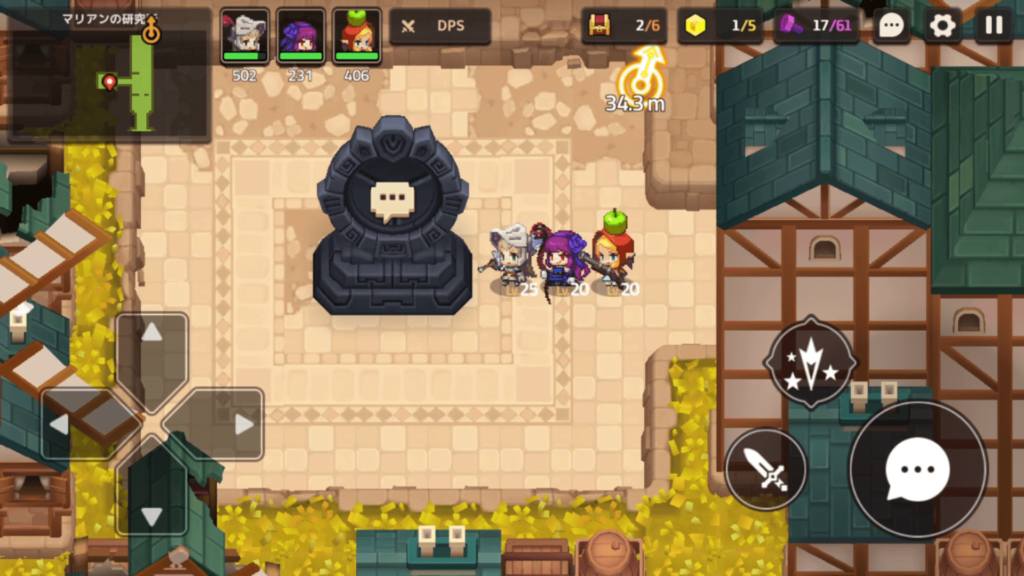Pause the game
The height and width of the screenshot is (576, 1024).
[x=994, y=26]
